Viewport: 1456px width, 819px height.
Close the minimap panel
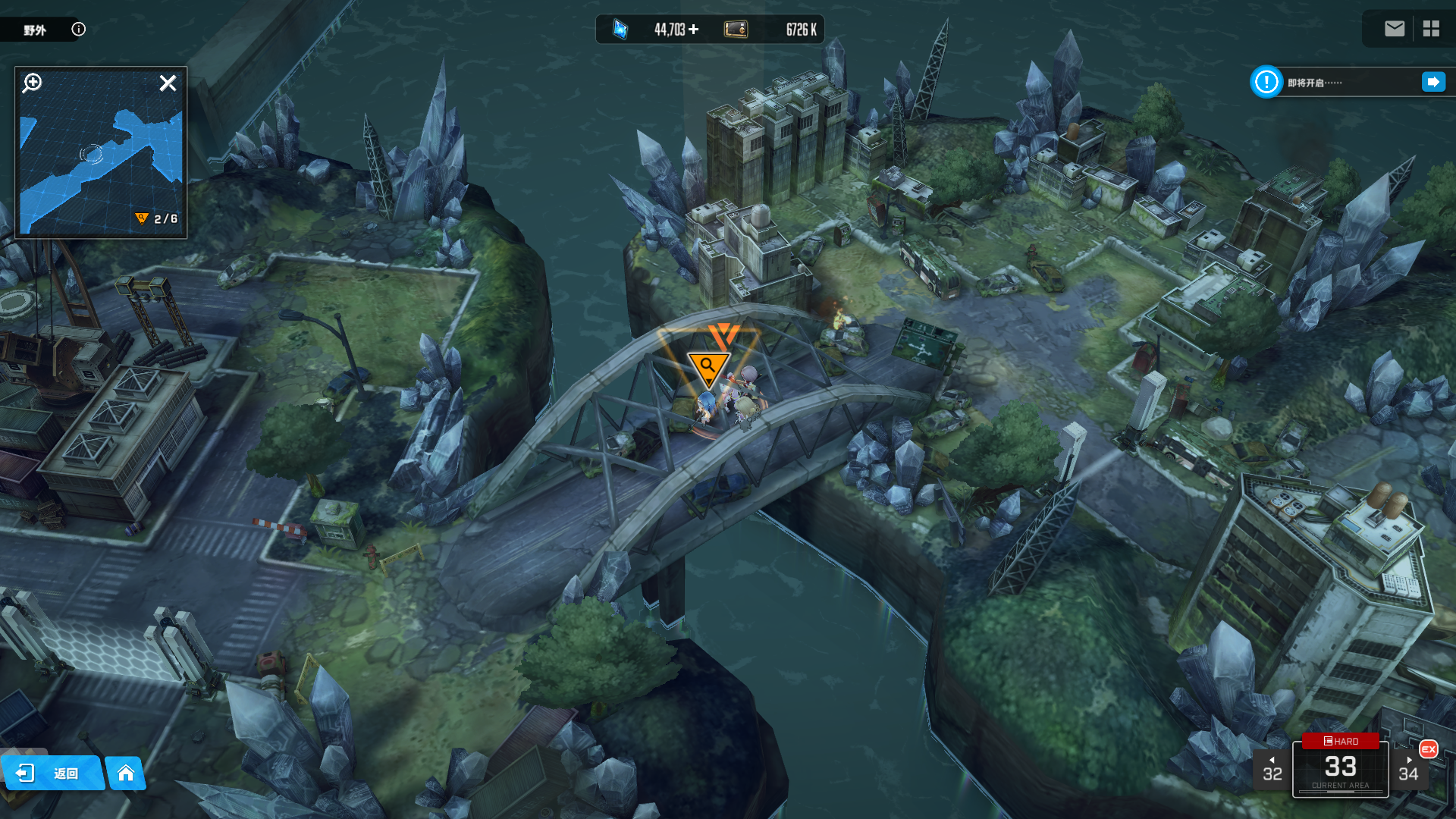tap(168, 83)
